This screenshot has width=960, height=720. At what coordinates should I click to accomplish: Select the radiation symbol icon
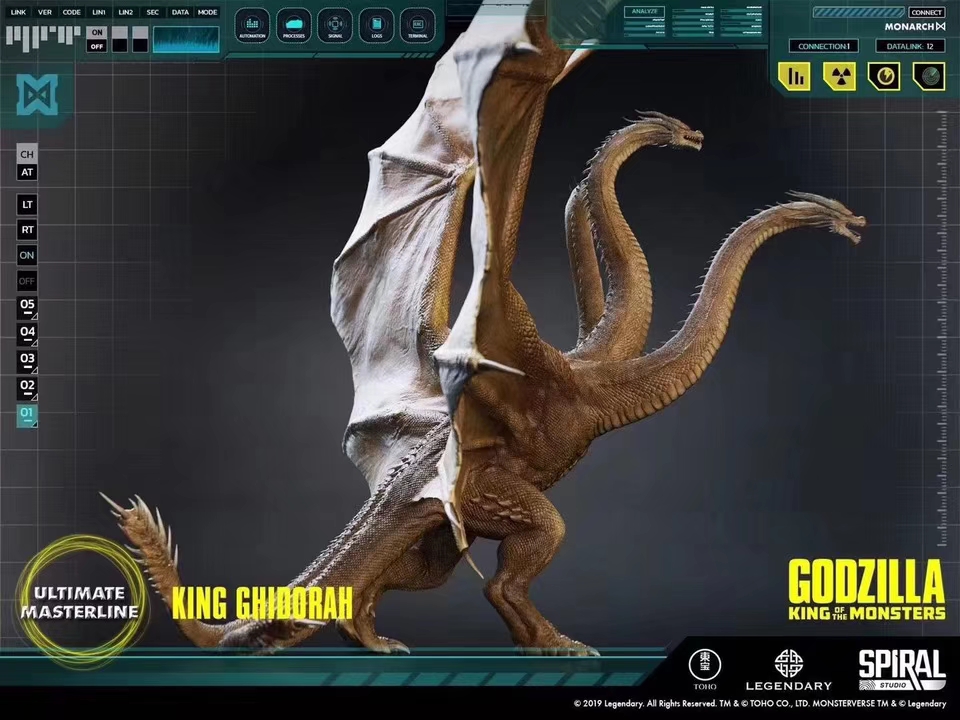tap(840, 76)
